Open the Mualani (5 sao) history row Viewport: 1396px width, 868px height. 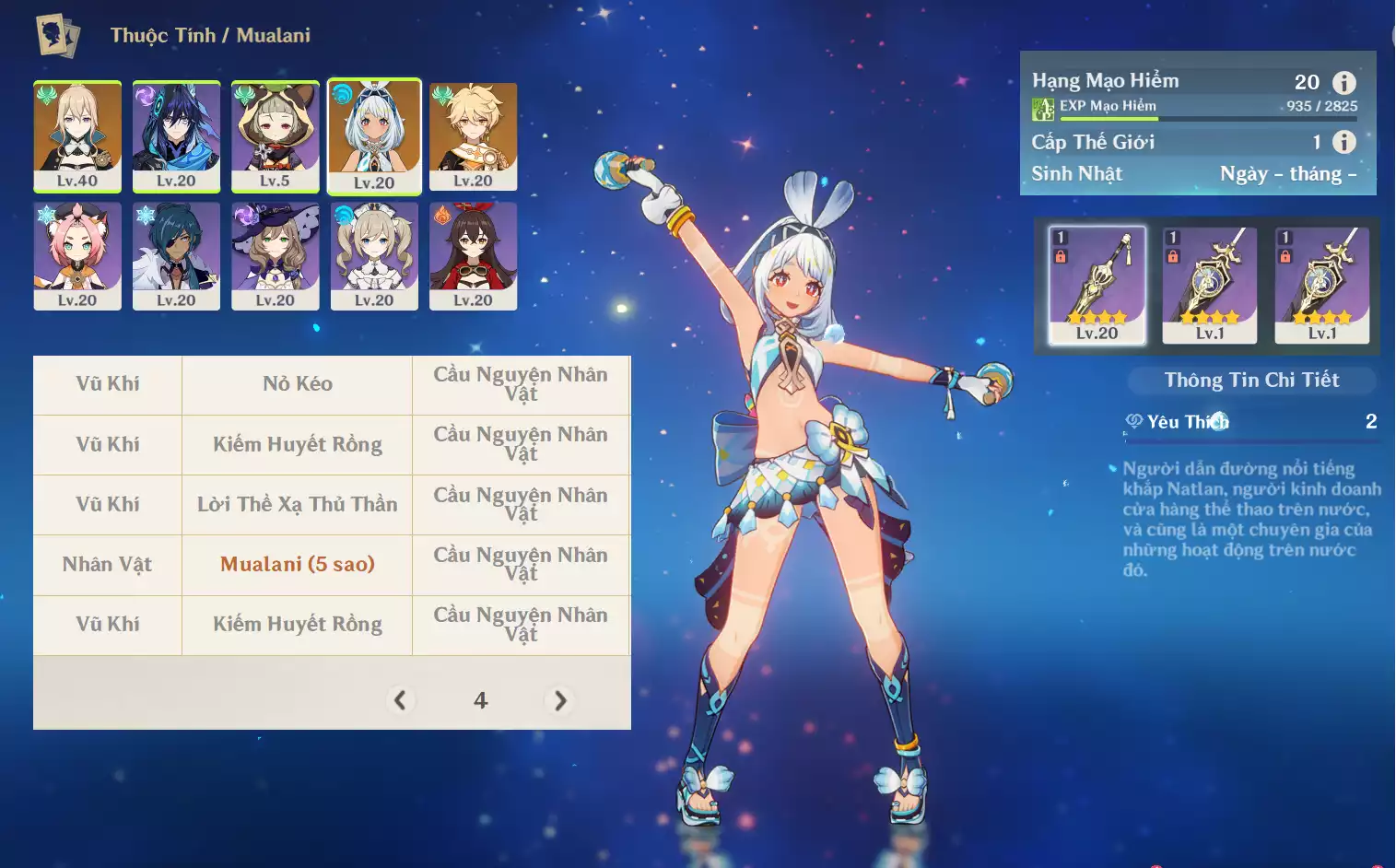click(x=297, y=564)
